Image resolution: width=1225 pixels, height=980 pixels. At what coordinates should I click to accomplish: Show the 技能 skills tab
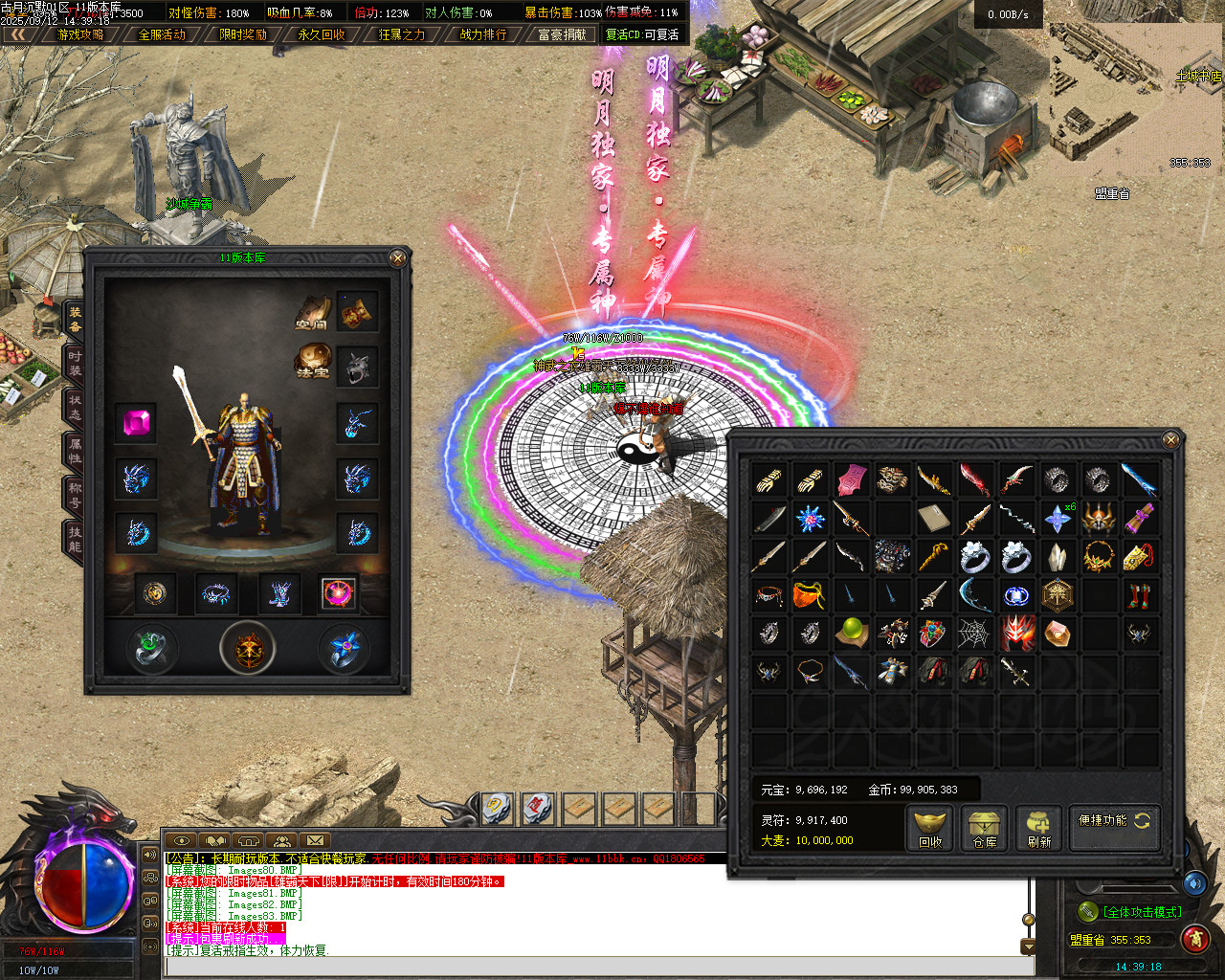pyautogui.click(x=75, y=539)
